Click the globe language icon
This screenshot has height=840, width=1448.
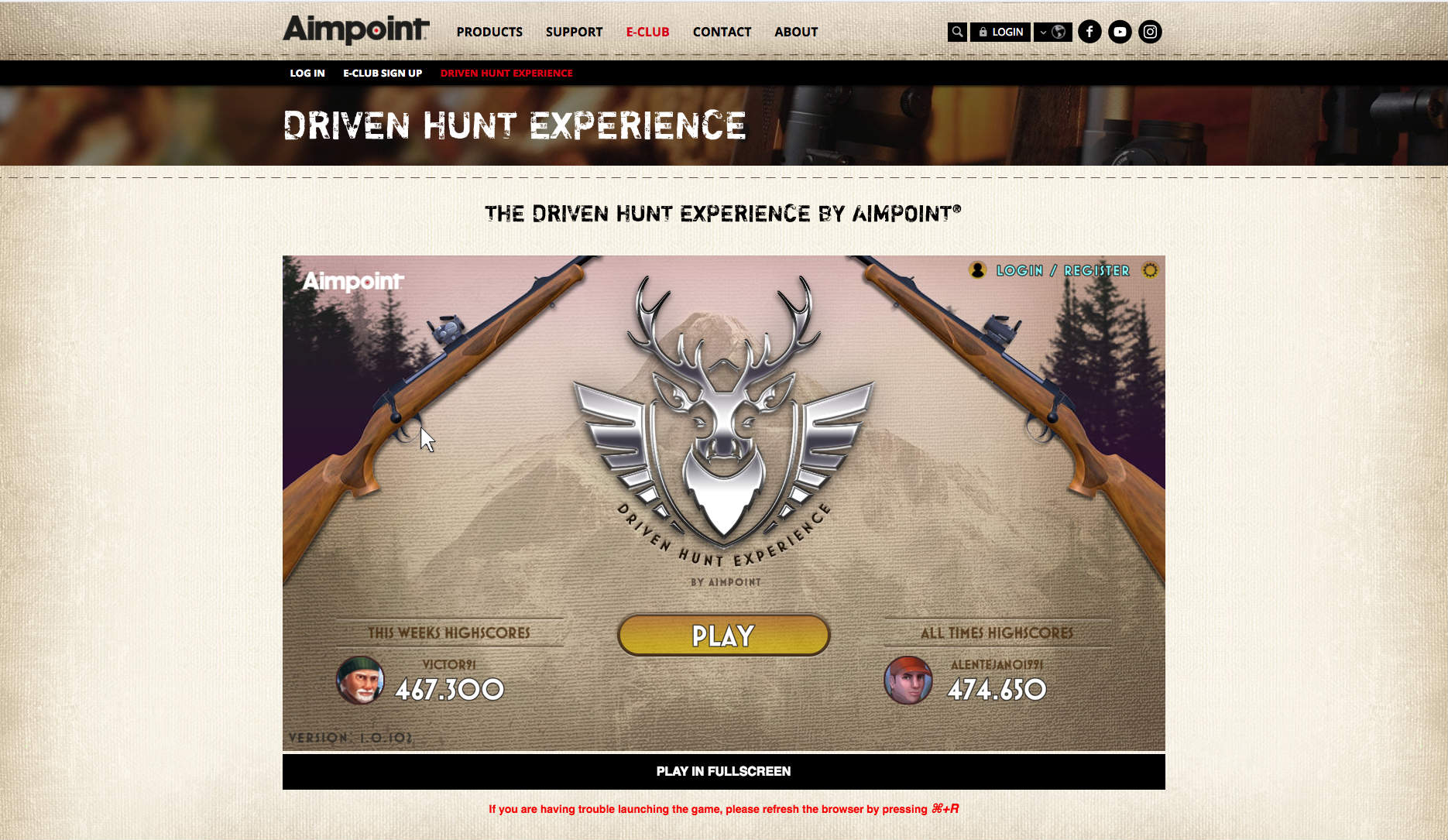tap(1061, 32)
